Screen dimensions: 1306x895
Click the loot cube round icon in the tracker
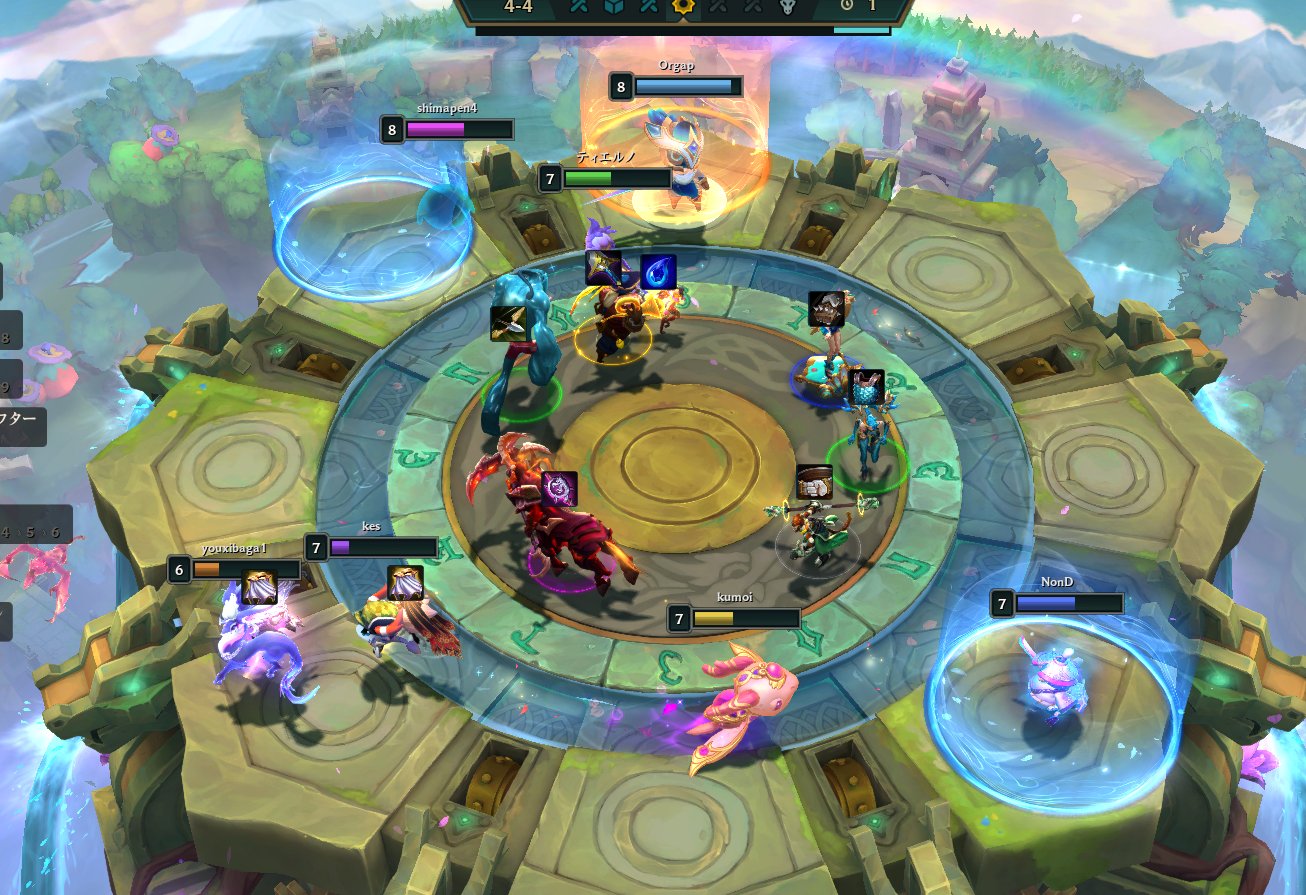pos(615,7)
